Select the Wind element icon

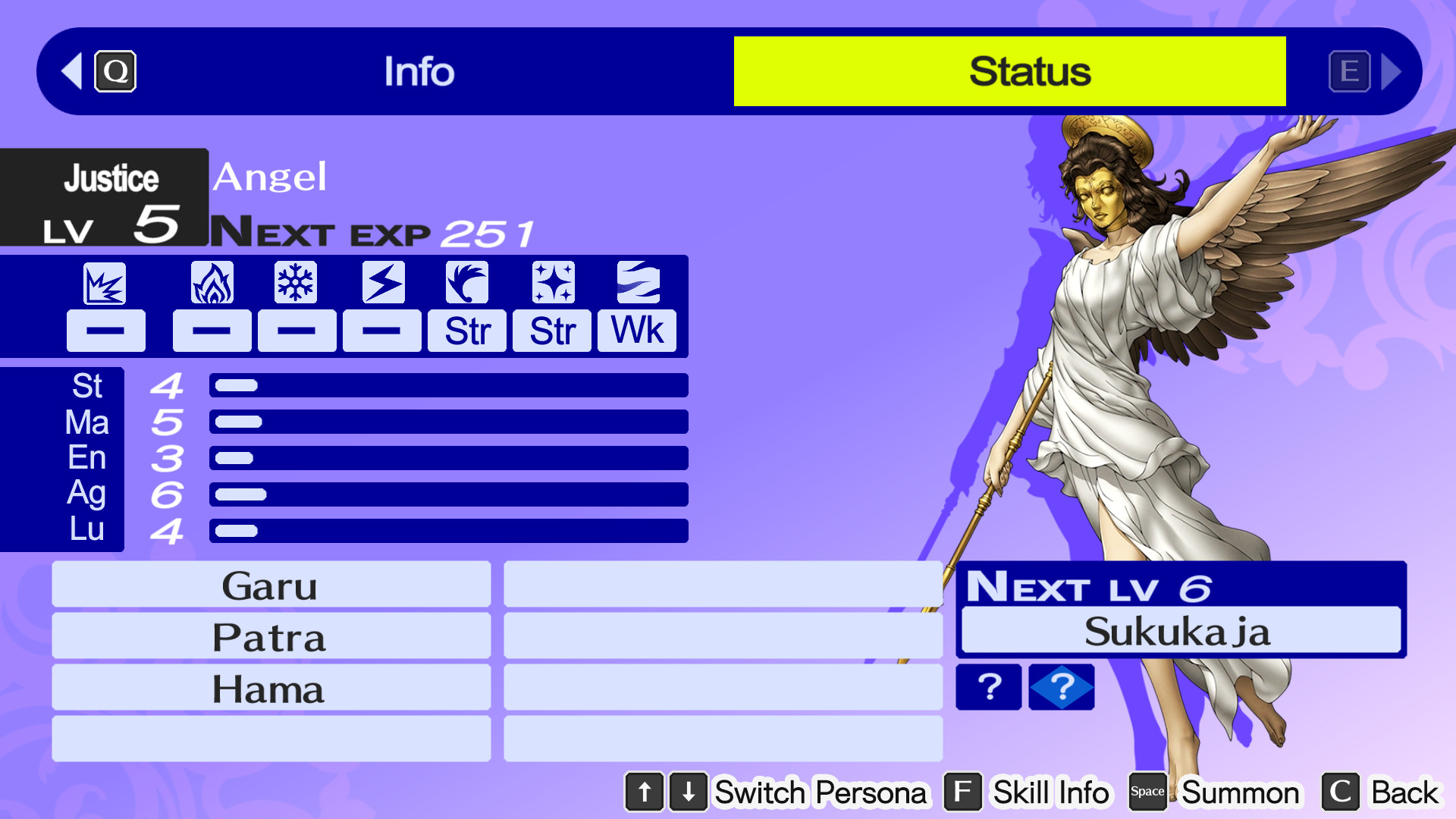466,282
